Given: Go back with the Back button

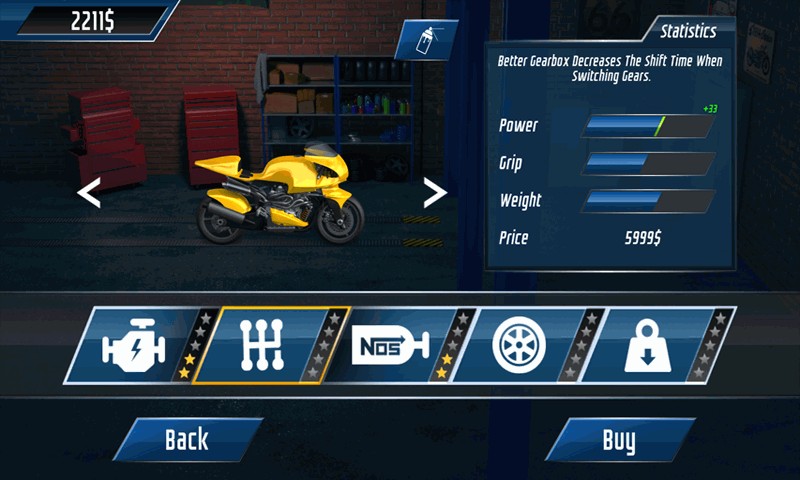Looking at the screenshot, I should (x=187, y=439).
